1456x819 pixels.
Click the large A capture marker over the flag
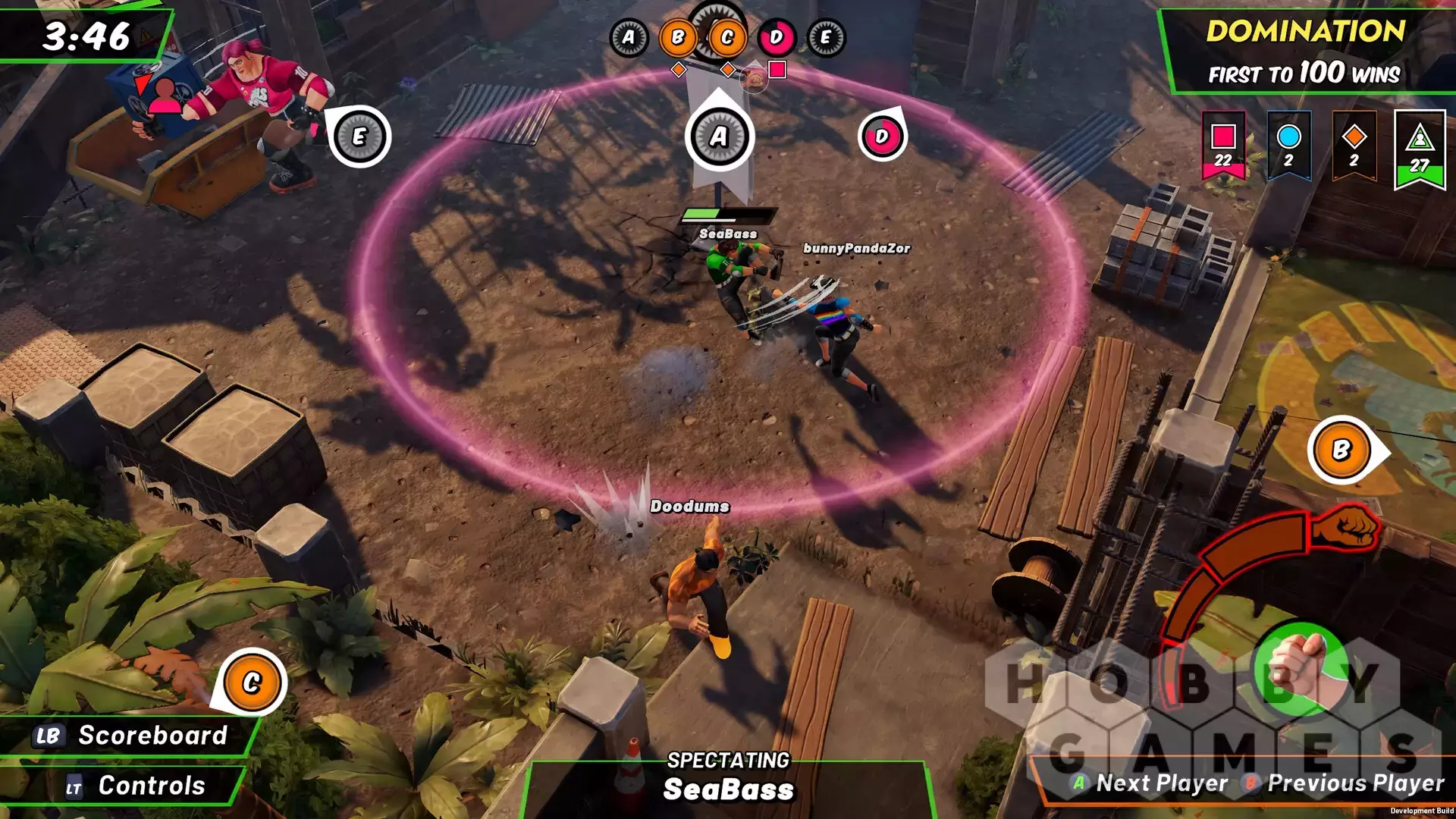pyautogui.click(x=719, y=136)
